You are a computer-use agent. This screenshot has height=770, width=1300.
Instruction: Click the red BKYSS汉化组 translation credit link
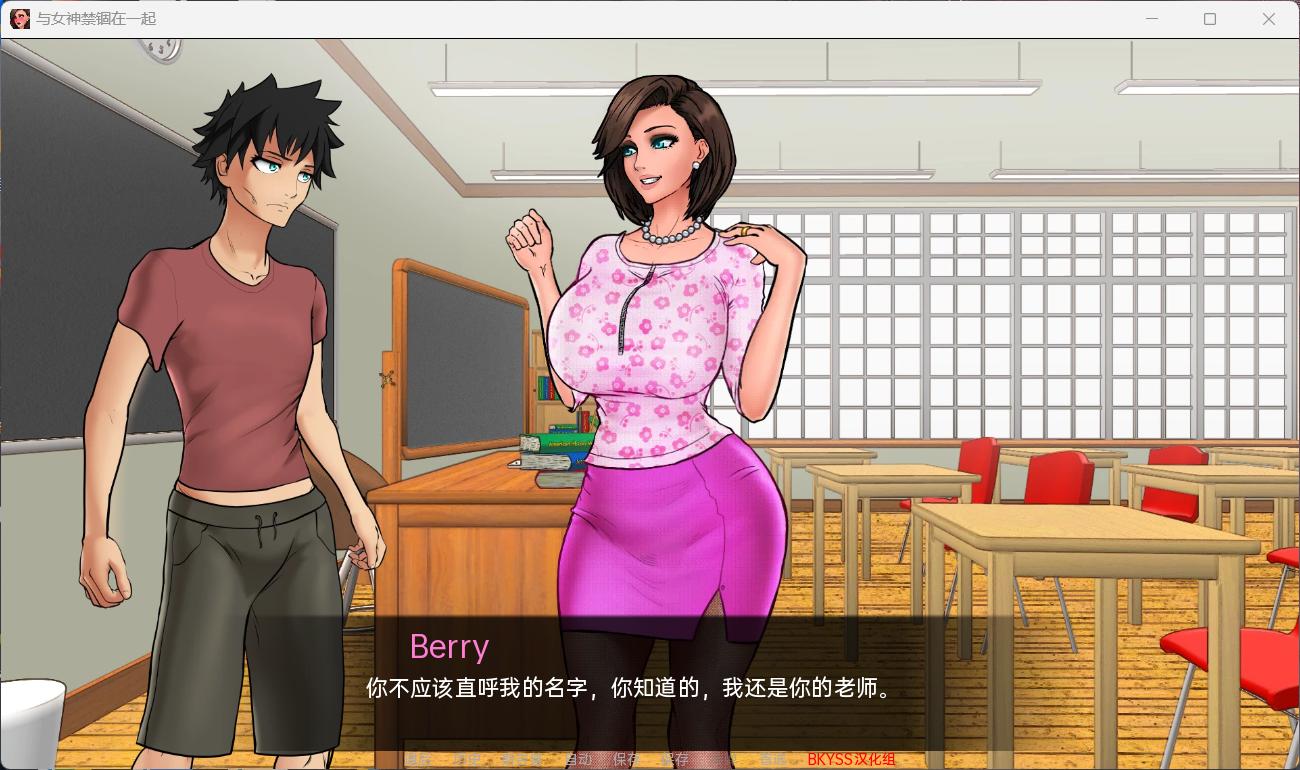click(852, 760)
